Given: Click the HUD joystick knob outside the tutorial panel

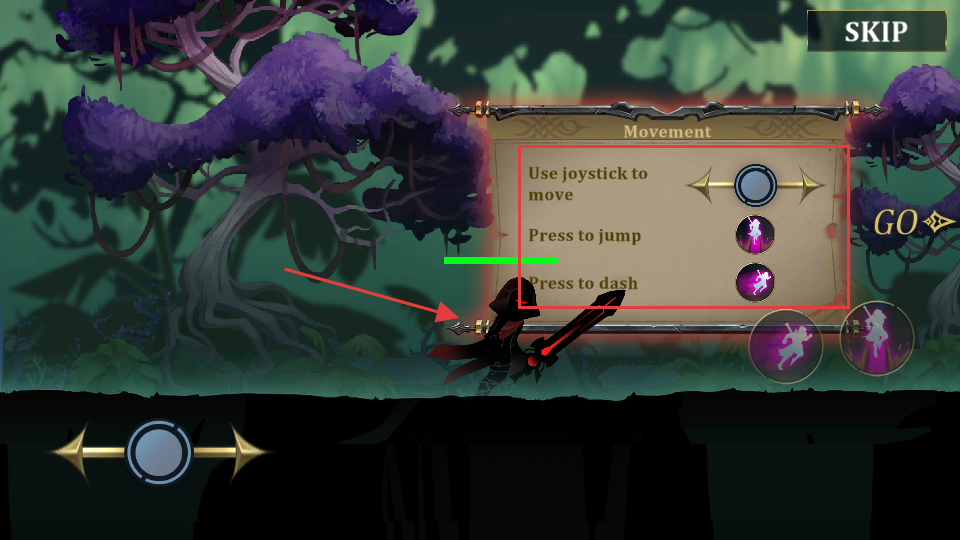Looking at the screenshot, I should pos(159,452).
